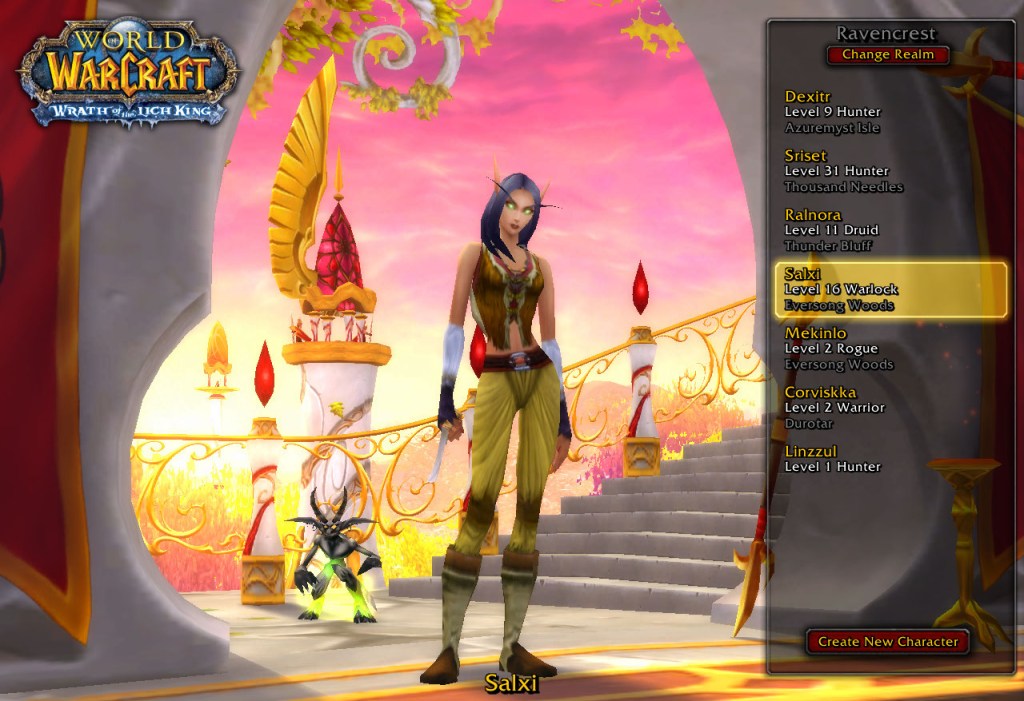Select the highlighted Salxi Warlock entry
Image resolution: width=1024 pixels, height=701 pixels.
click(890, 289)
